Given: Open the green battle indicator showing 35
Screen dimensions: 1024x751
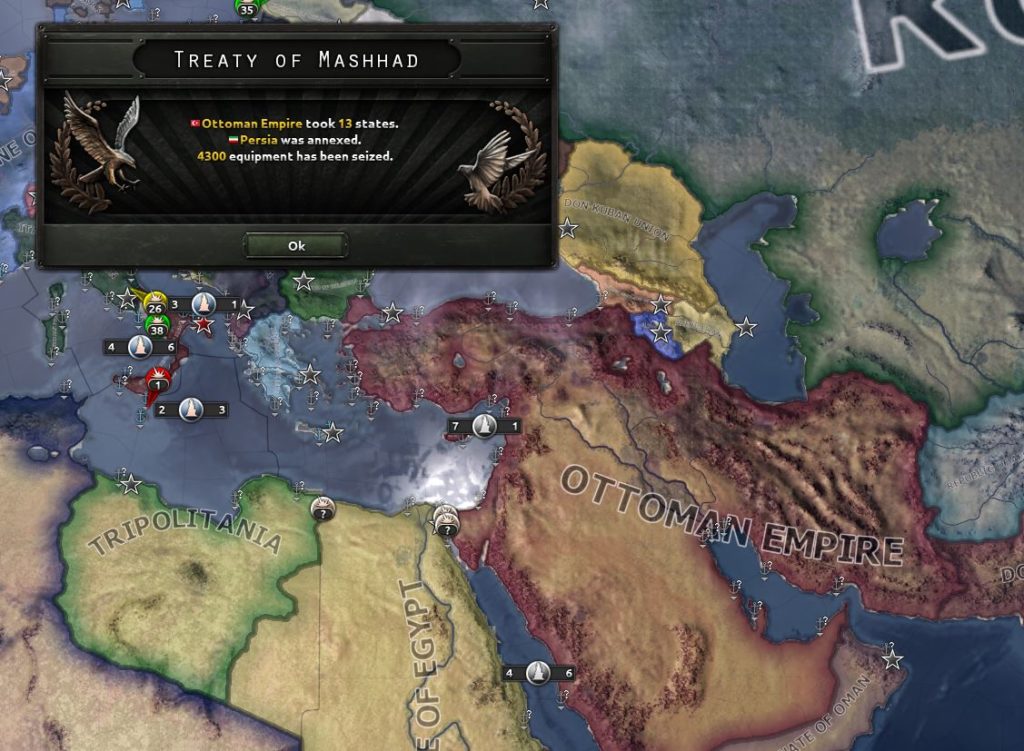Looking at the screenshot, I should tap(246, 8).
